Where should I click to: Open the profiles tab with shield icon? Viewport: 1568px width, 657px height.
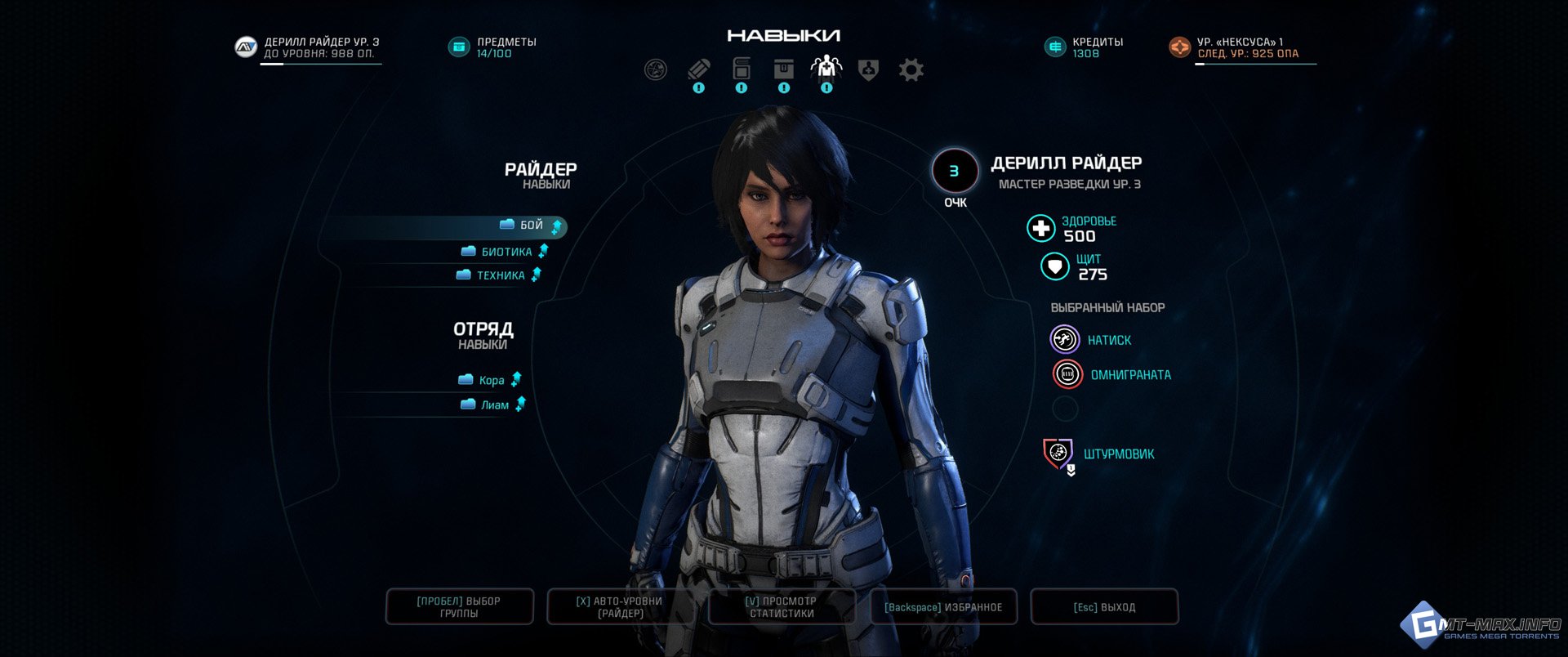pos(868,70)
